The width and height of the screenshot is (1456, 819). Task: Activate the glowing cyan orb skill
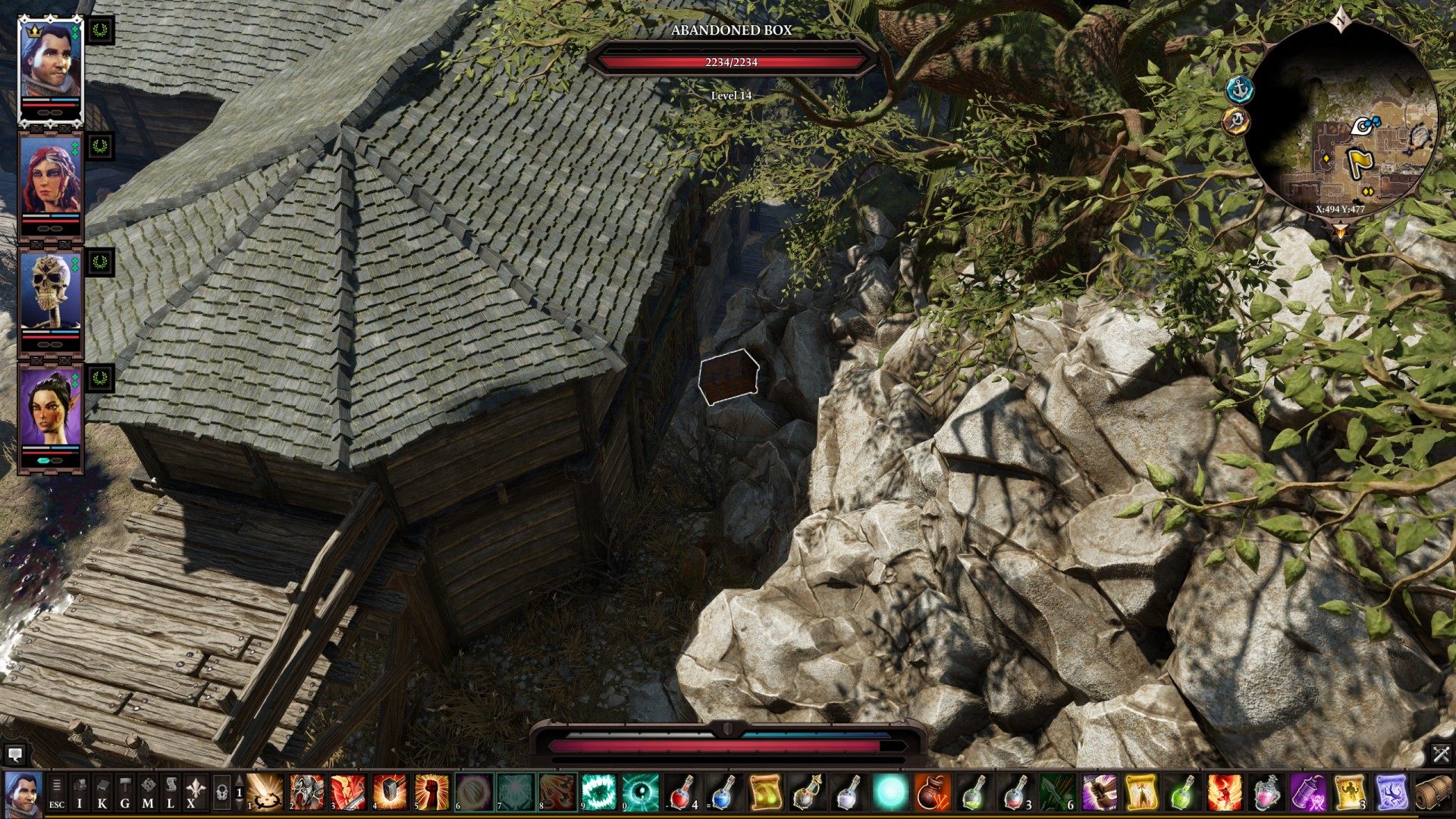[891, 792]
